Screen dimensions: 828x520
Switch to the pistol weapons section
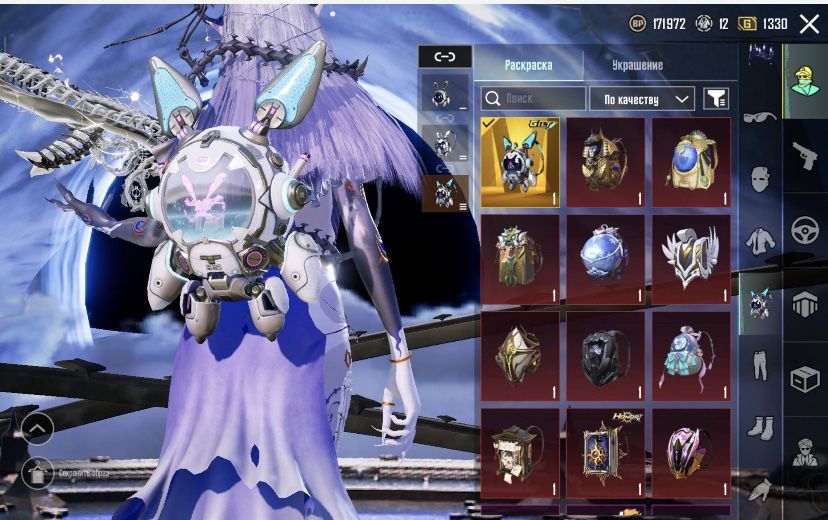point(804,156)
